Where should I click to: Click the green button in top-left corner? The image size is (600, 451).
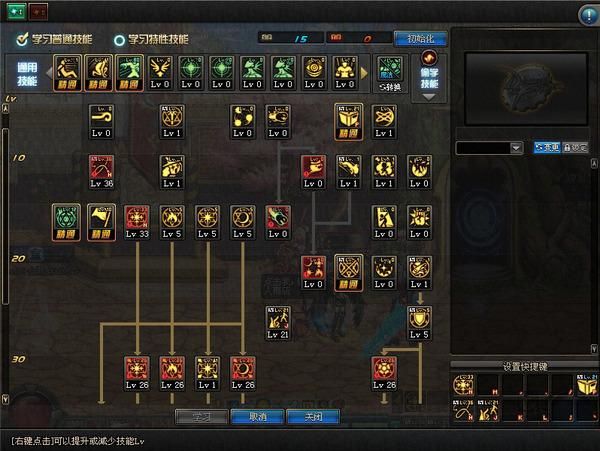pyautogui.click(x=17, y=11)
